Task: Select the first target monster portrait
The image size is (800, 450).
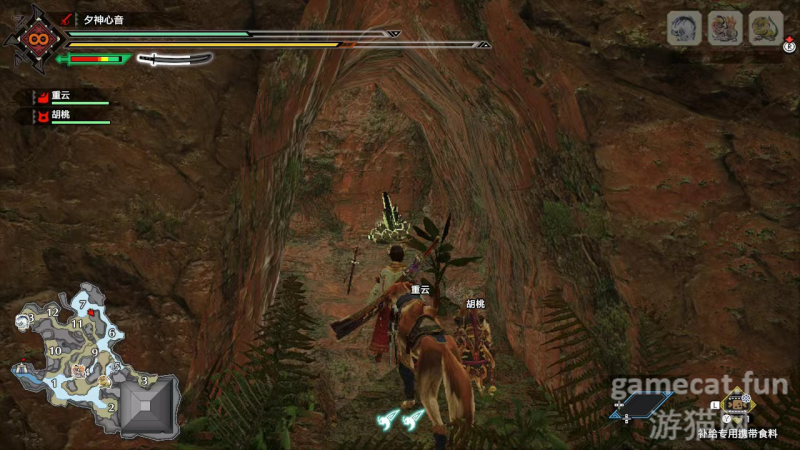Action: [684, 28]
